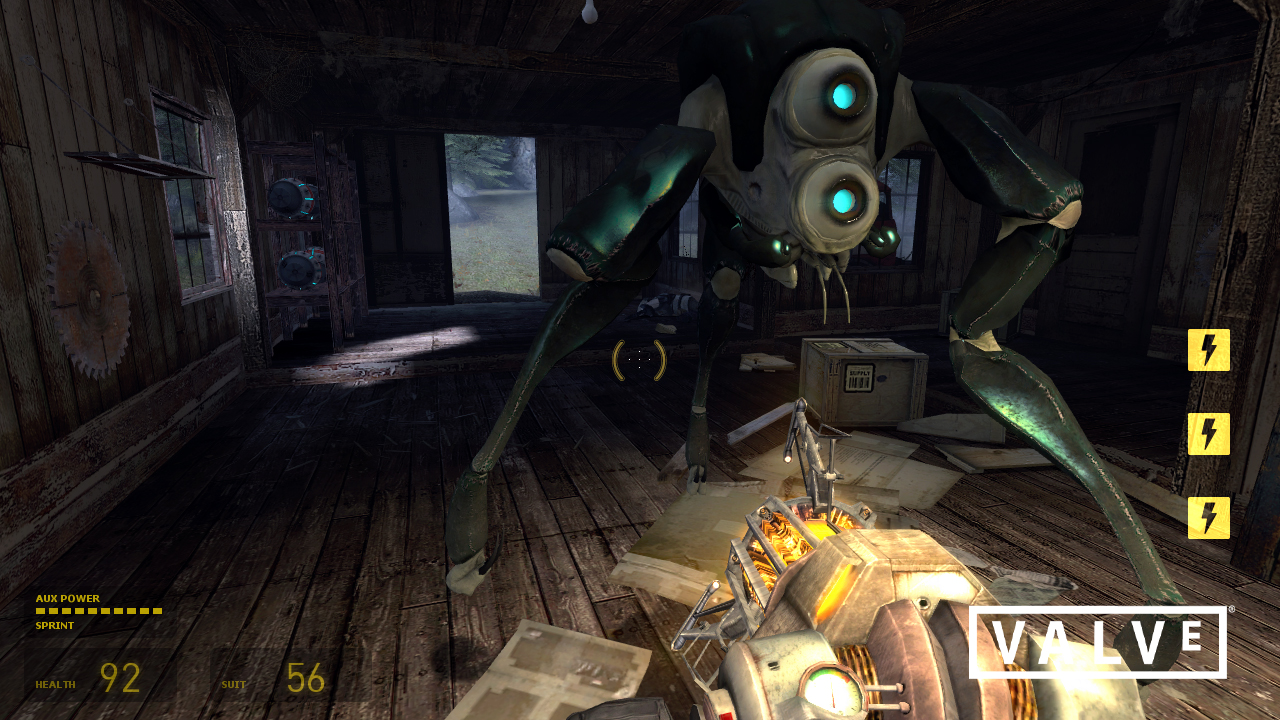Click the Valve logo watermark
This screenshot has width=1280, height=720.
(1097, 642)
